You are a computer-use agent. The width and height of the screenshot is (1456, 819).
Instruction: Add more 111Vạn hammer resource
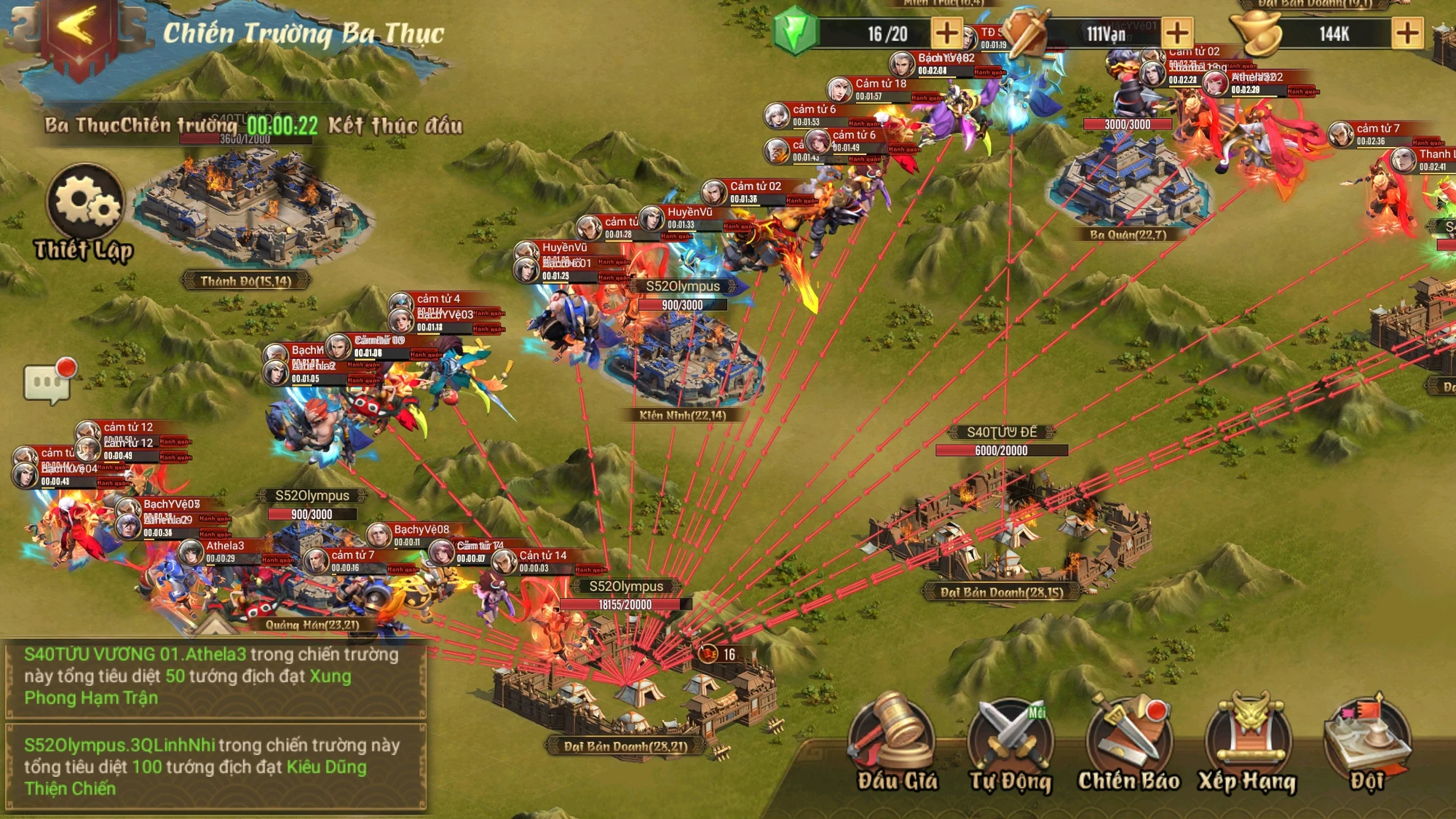tap(1177, 33)
